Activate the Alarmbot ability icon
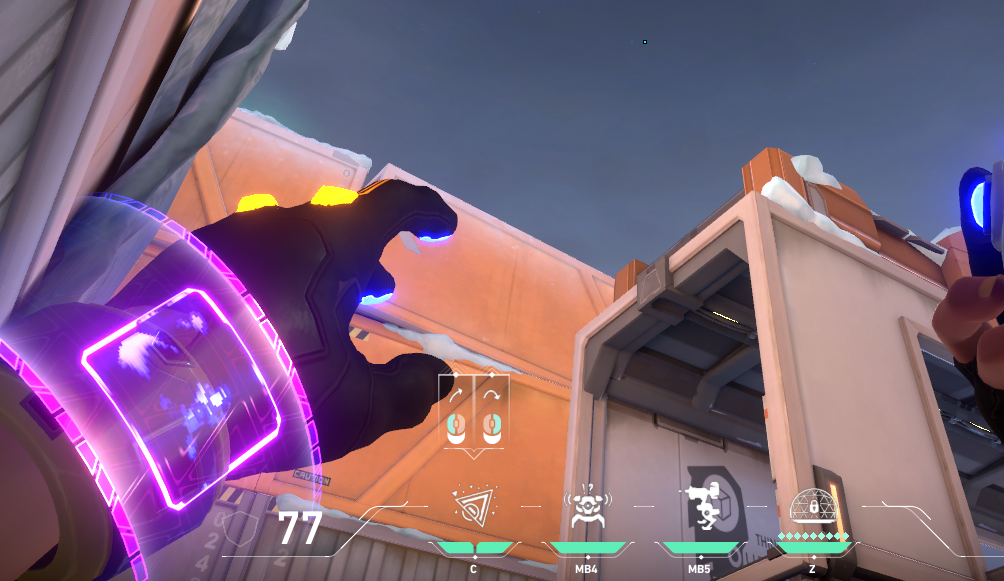The height and width of the screenshot is (581, 1004). point(587,507)
